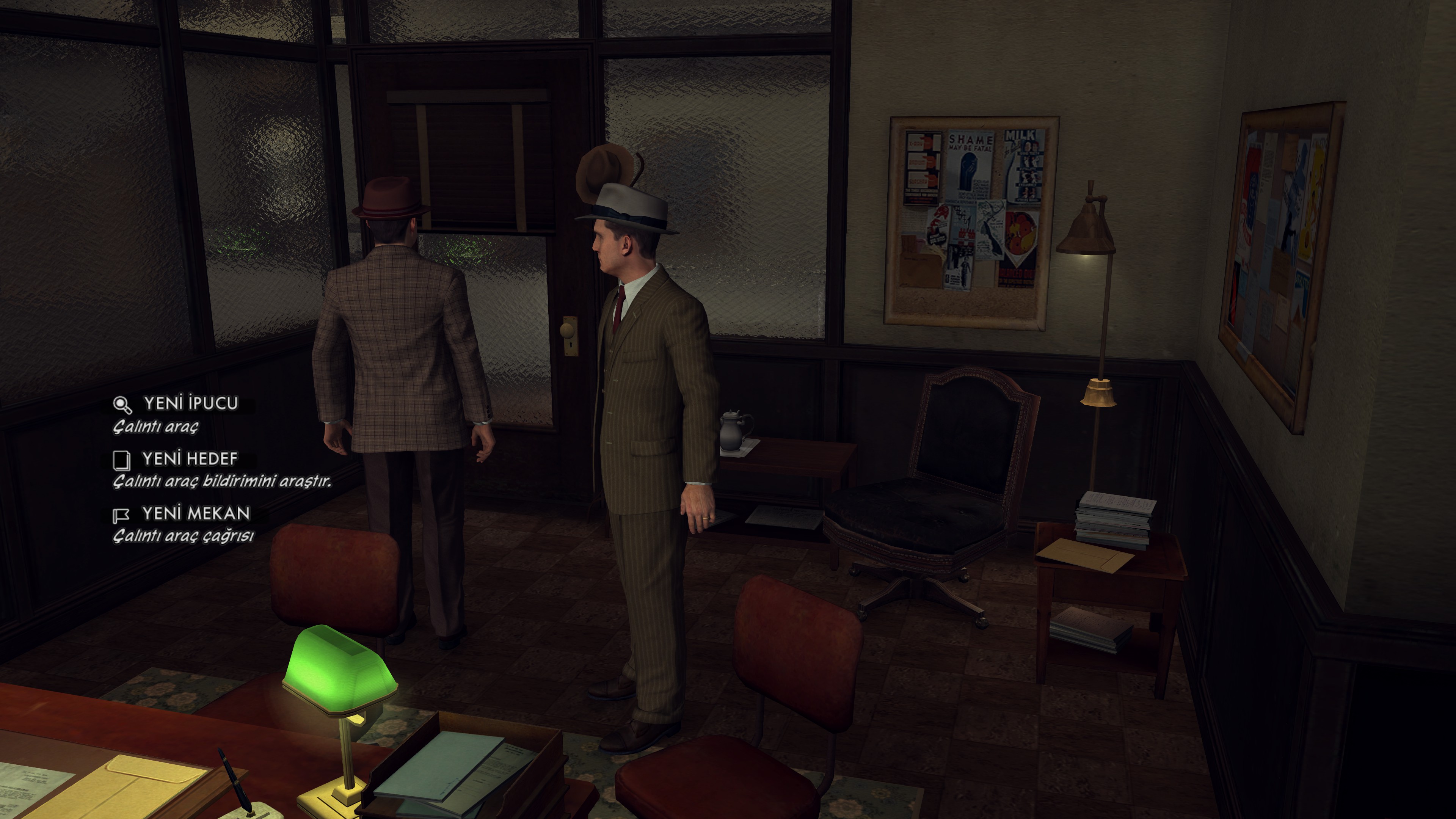Click the magnifying glass clue icon

click(122, 405)
